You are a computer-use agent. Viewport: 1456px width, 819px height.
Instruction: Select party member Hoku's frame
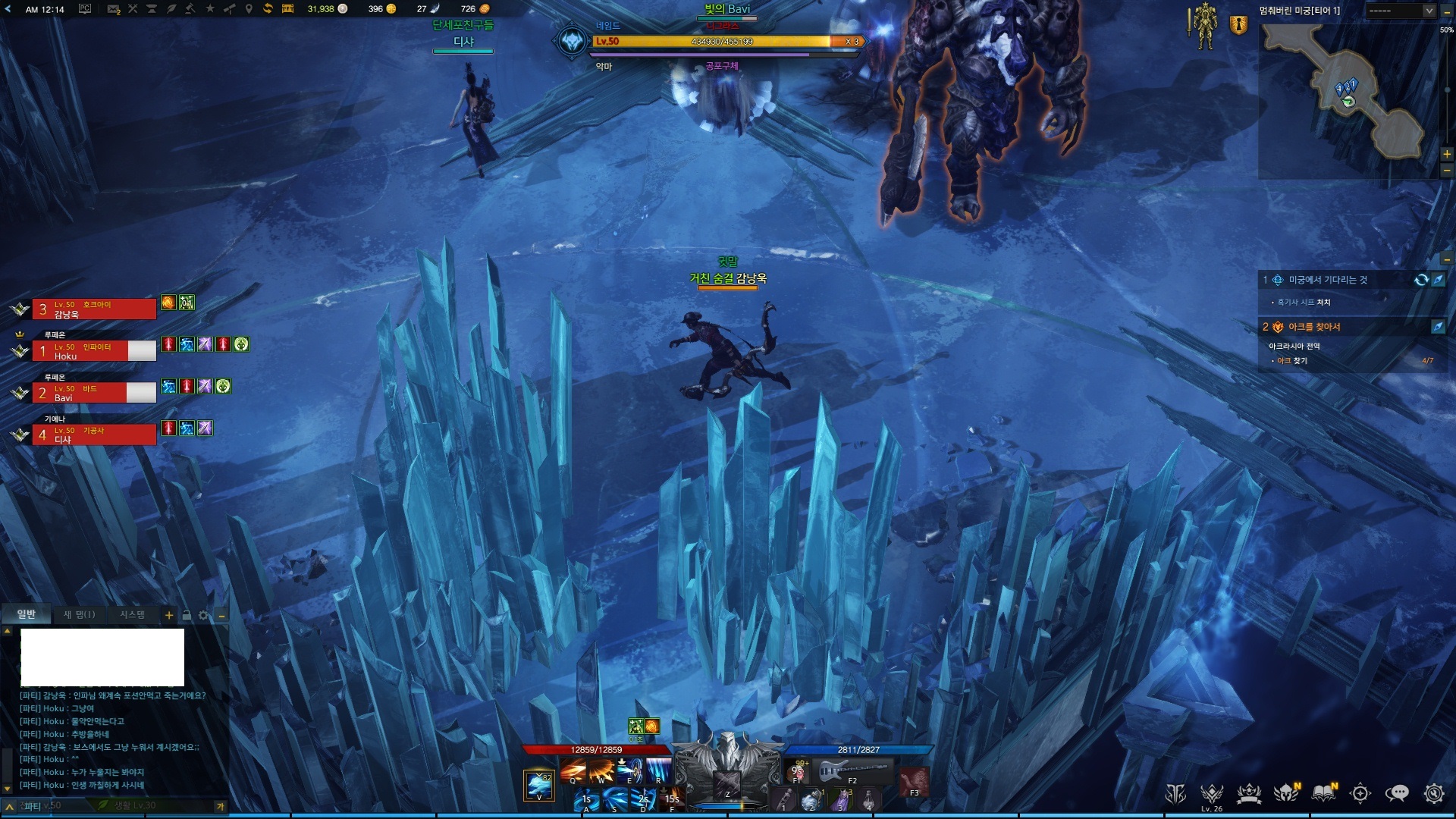point(94,351)
